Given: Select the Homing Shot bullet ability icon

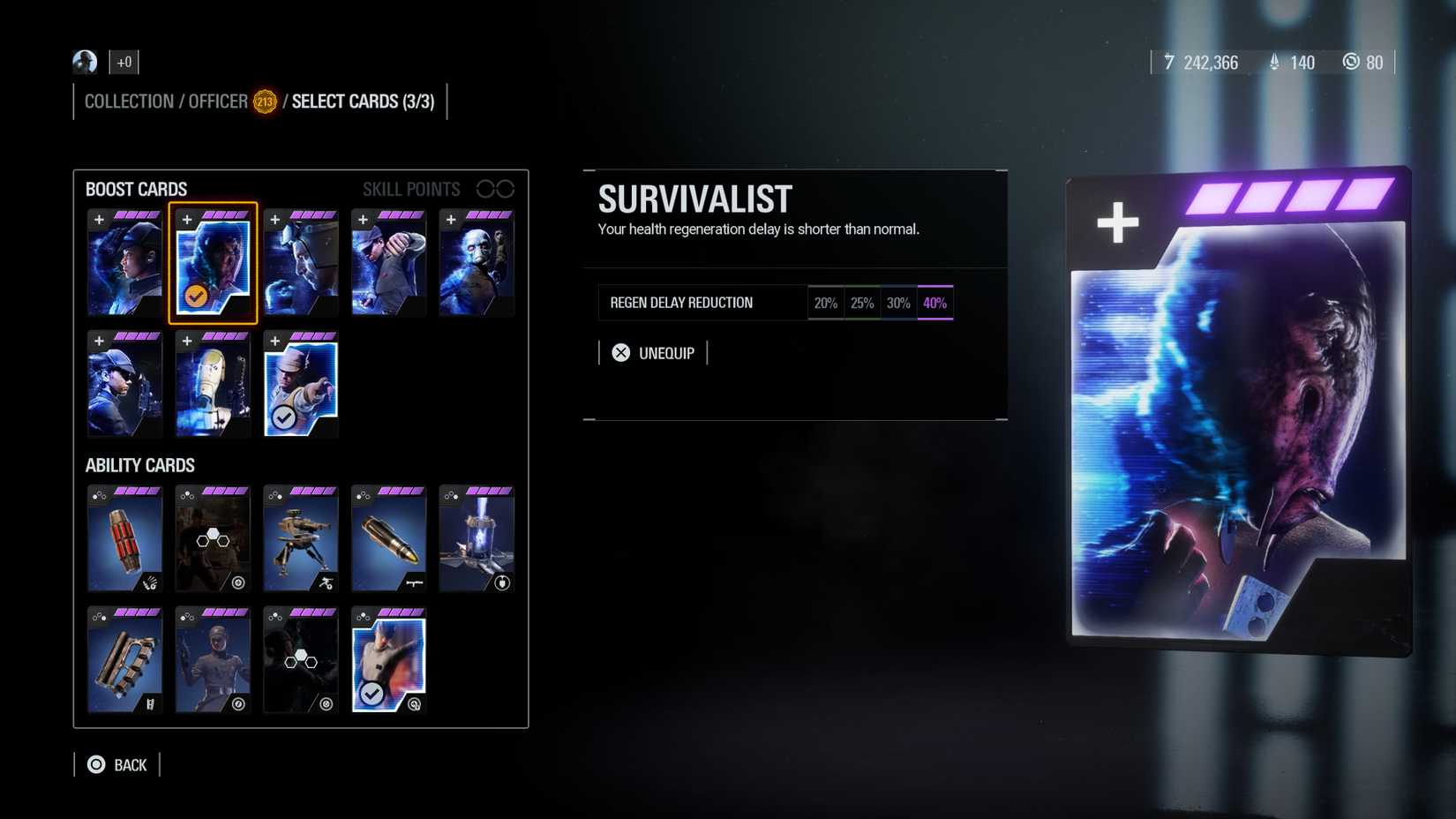Looking at the screenshot, I should (x=389, y=539).
